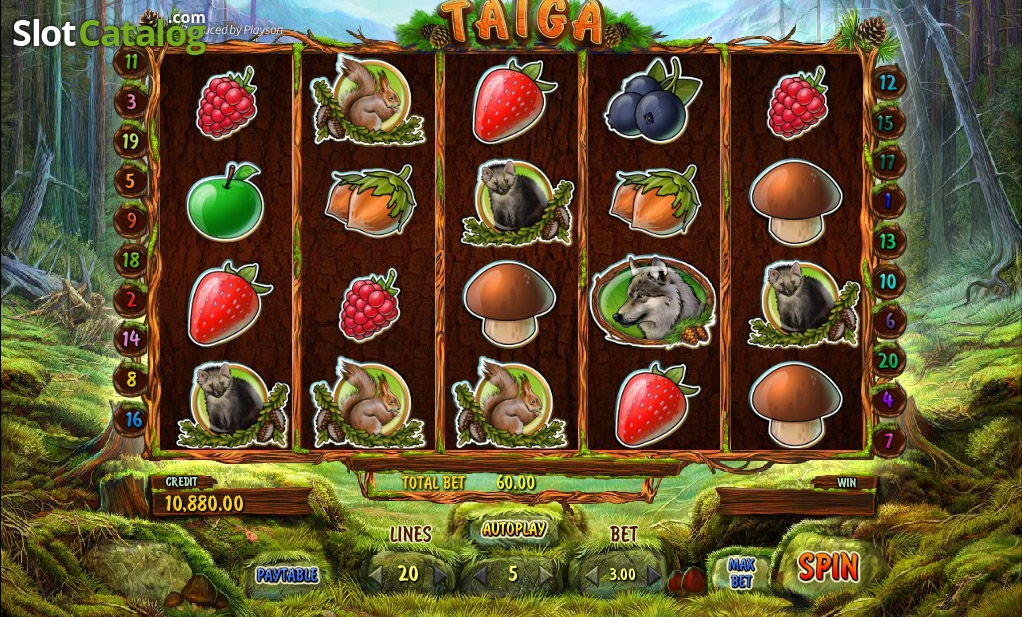Increase the bet amount
Image resolution: width=1022 pixels, height=617 pixels.
click(x=654, y=576)
